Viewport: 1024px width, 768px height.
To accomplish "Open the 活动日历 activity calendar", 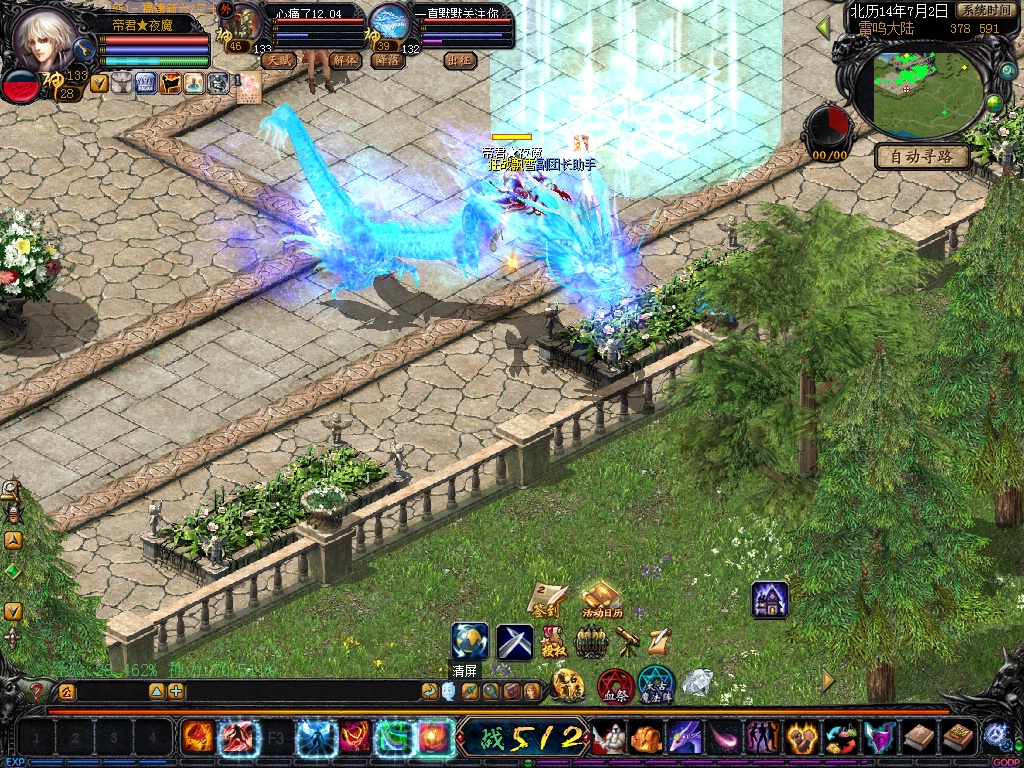I will [601, 600].
